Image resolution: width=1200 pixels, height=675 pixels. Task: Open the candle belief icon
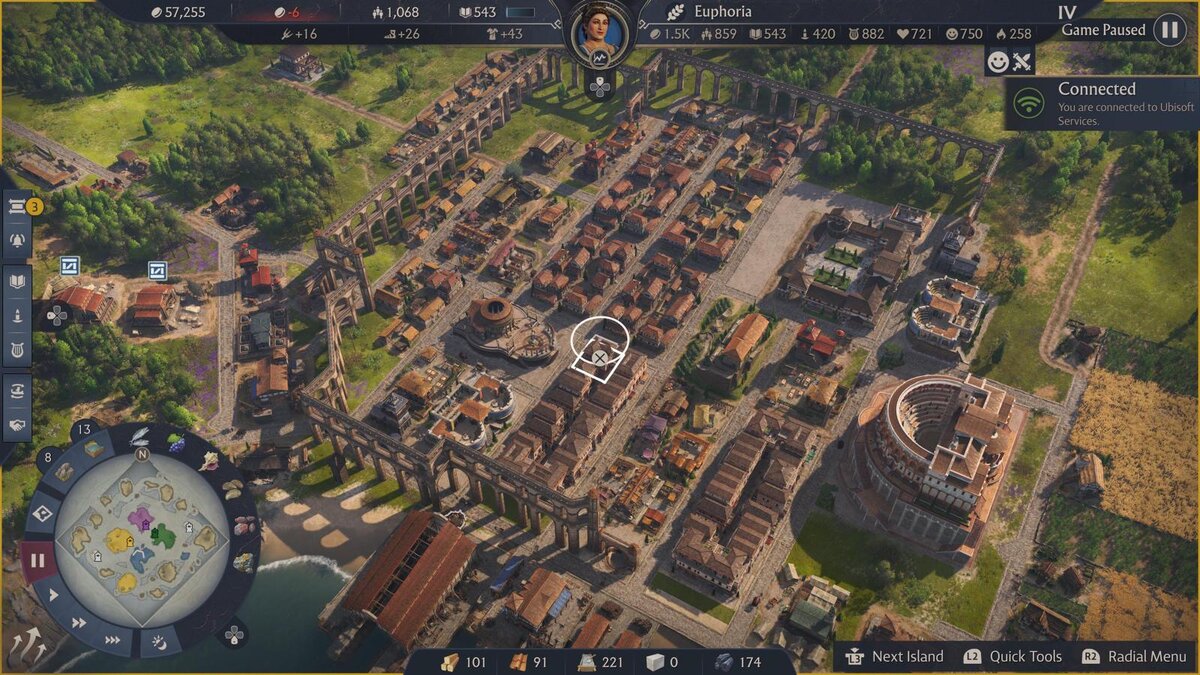click(17, 316)
